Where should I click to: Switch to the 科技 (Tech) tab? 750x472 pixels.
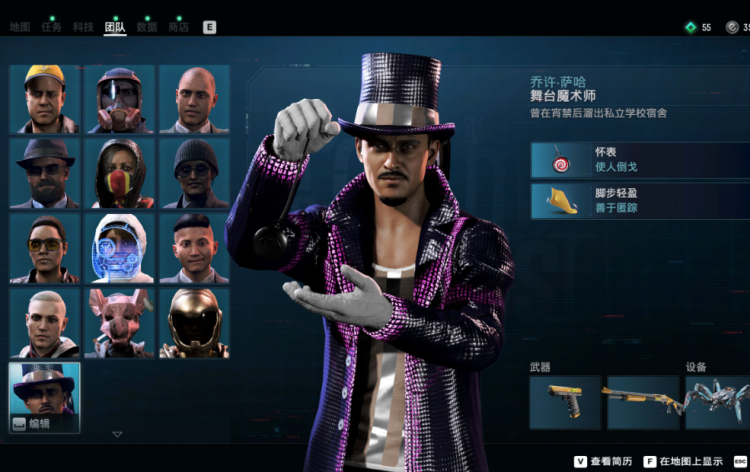[x=83, y=27]
